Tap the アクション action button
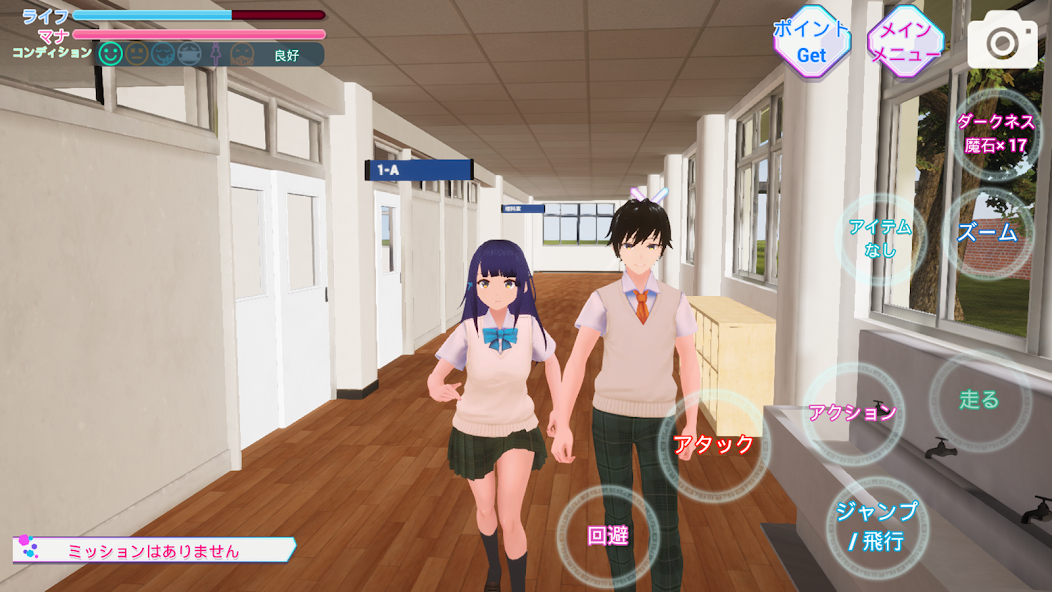Screen dimensions: 1052x592 [853, 412]
